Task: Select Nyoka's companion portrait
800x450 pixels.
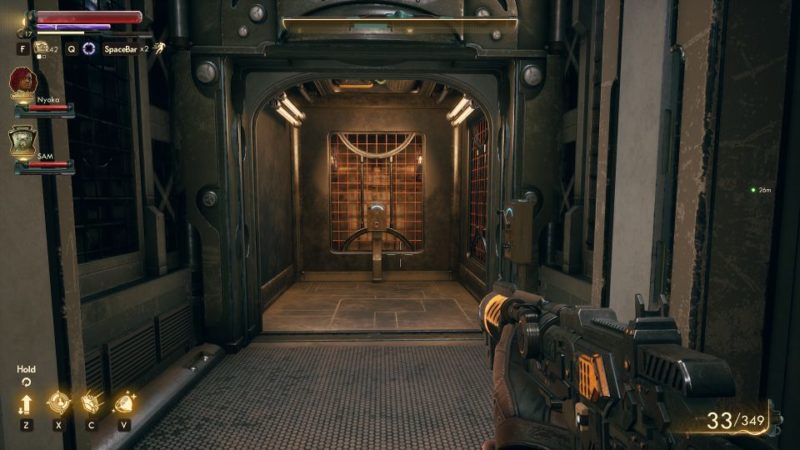Action: 23,82
